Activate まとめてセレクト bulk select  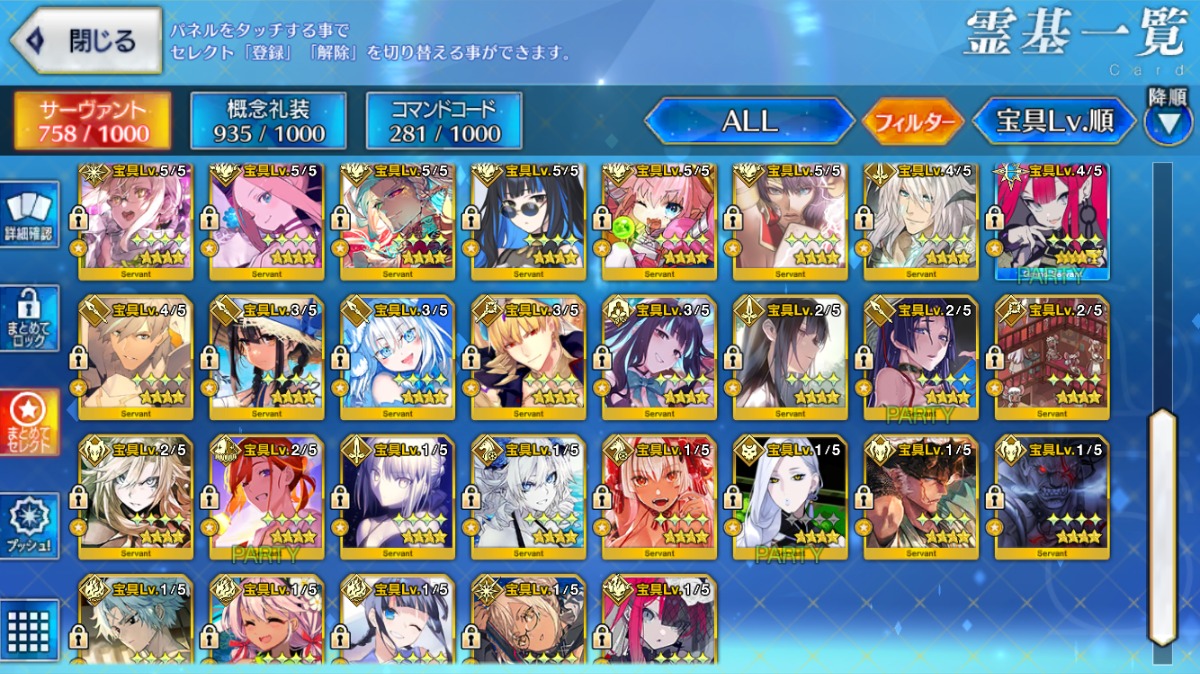[29, 421]
